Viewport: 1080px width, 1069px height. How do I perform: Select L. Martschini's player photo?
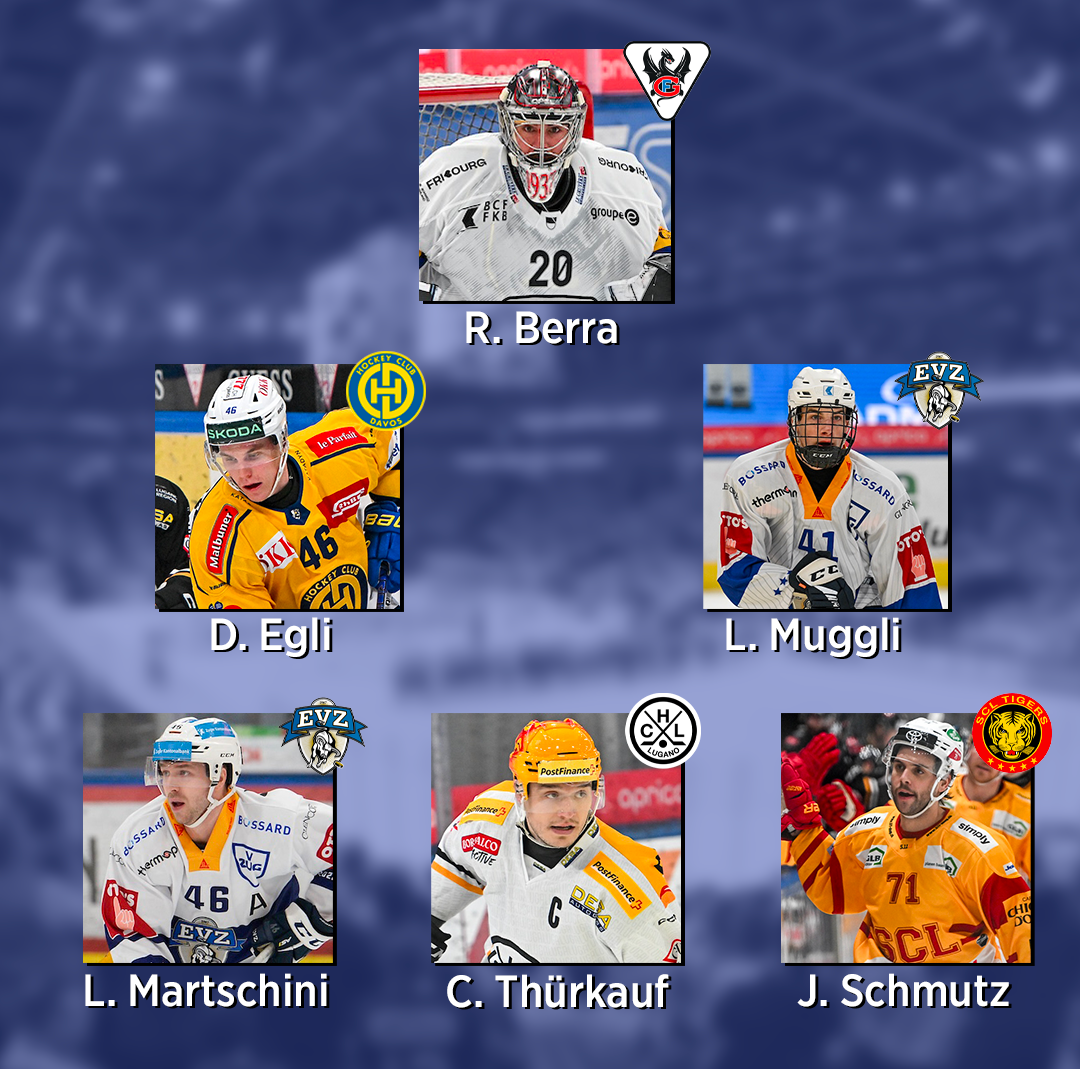(x=208, y=838)
